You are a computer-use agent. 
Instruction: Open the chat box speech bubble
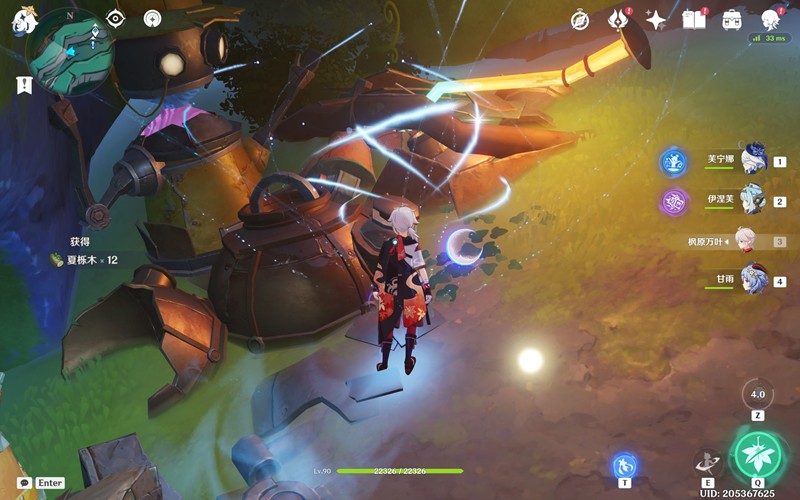[24, 482]
